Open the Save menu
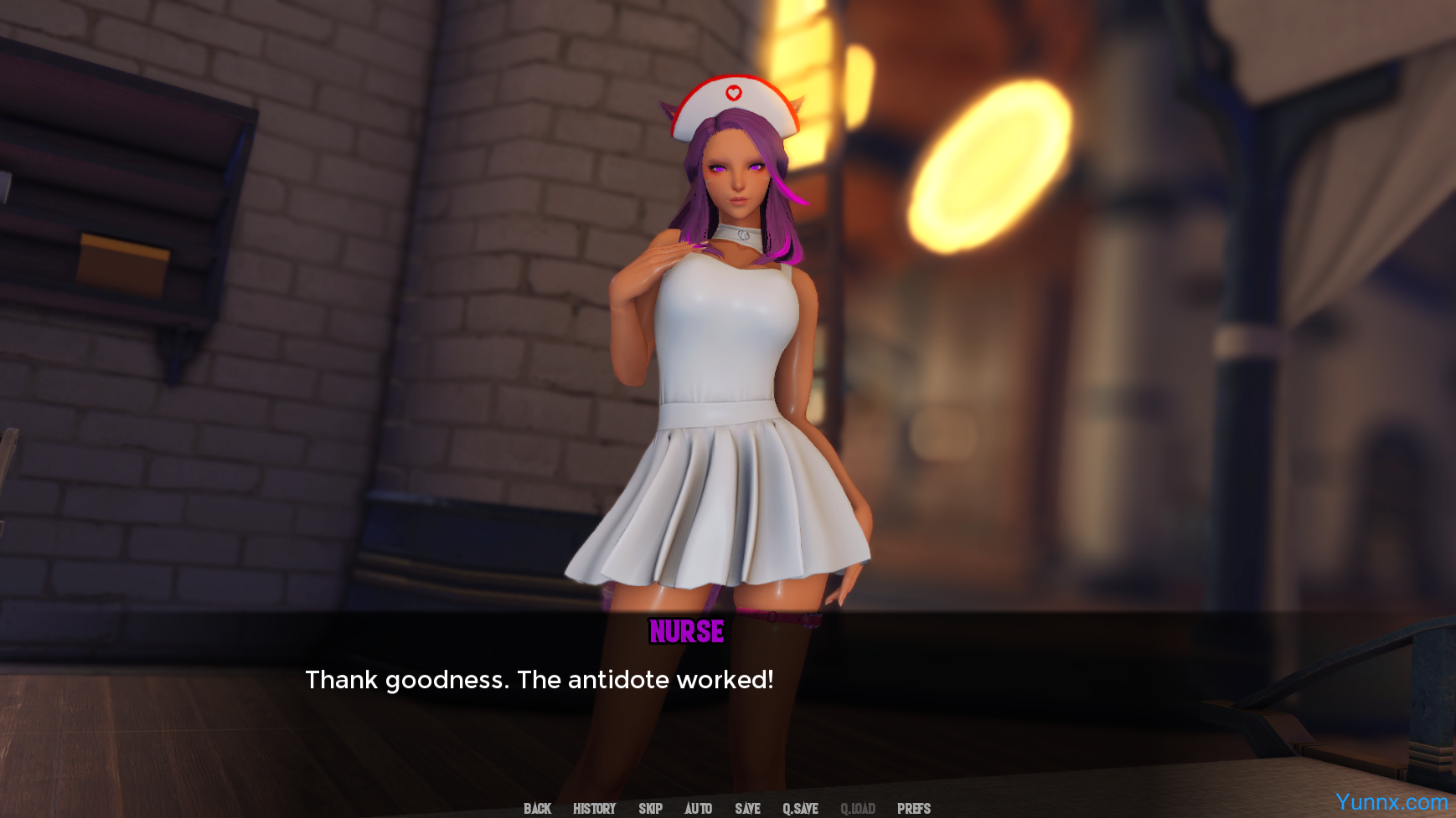The width and height of the screenshot is (1456, 818). [x=747, y=808]
